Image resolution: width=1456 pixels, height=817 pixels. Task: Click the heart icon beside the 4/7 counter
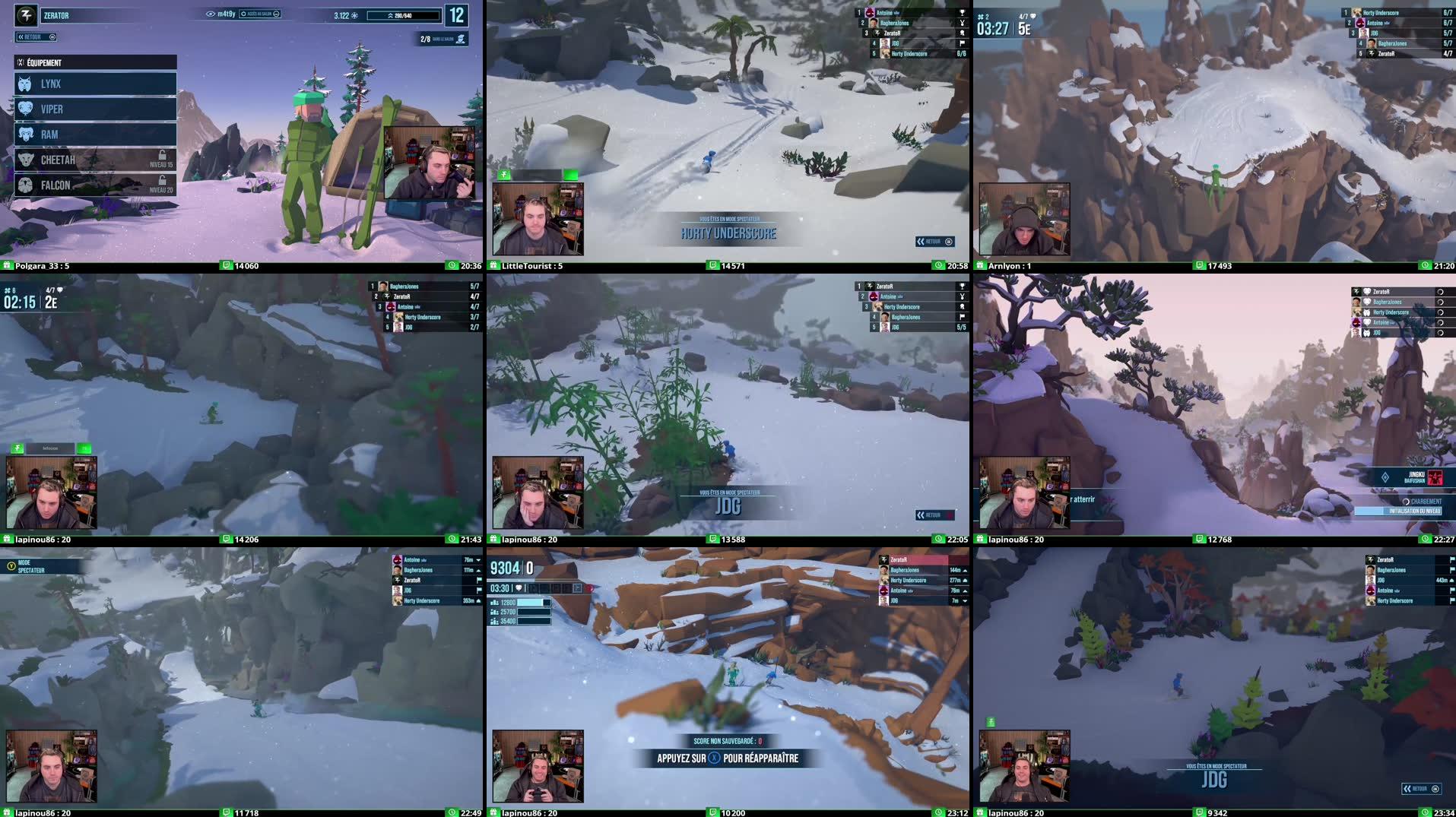pos(1033,17)
